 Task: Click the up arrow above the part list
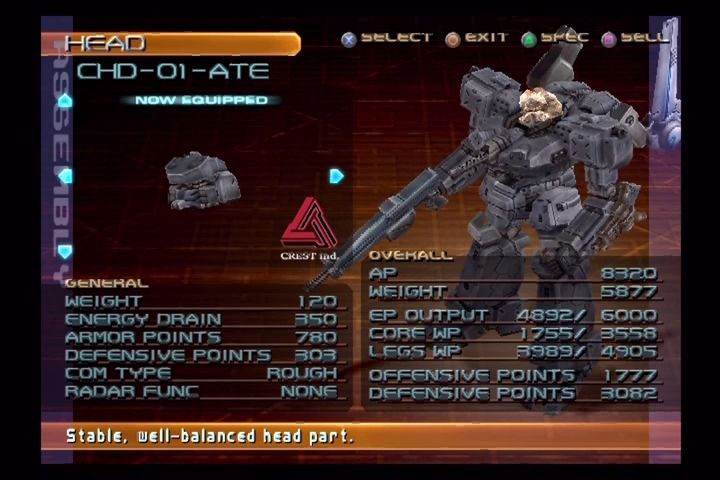point(65,100)
